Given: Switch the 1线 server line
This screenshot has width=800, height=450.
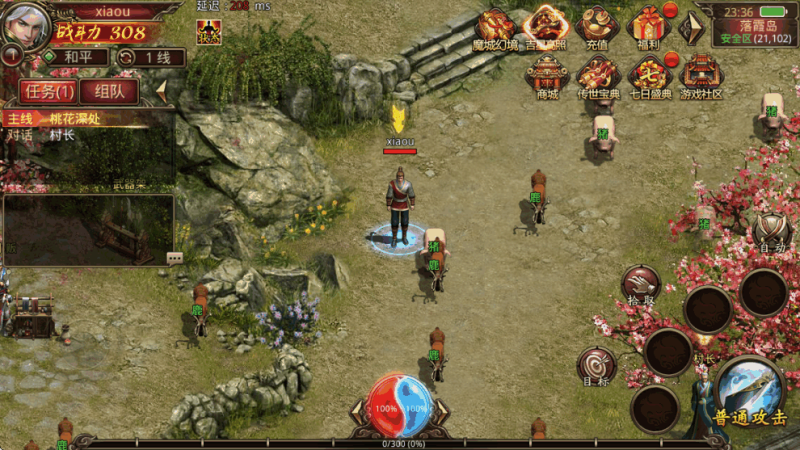Looking at the screenshot, I should point(150,57).
